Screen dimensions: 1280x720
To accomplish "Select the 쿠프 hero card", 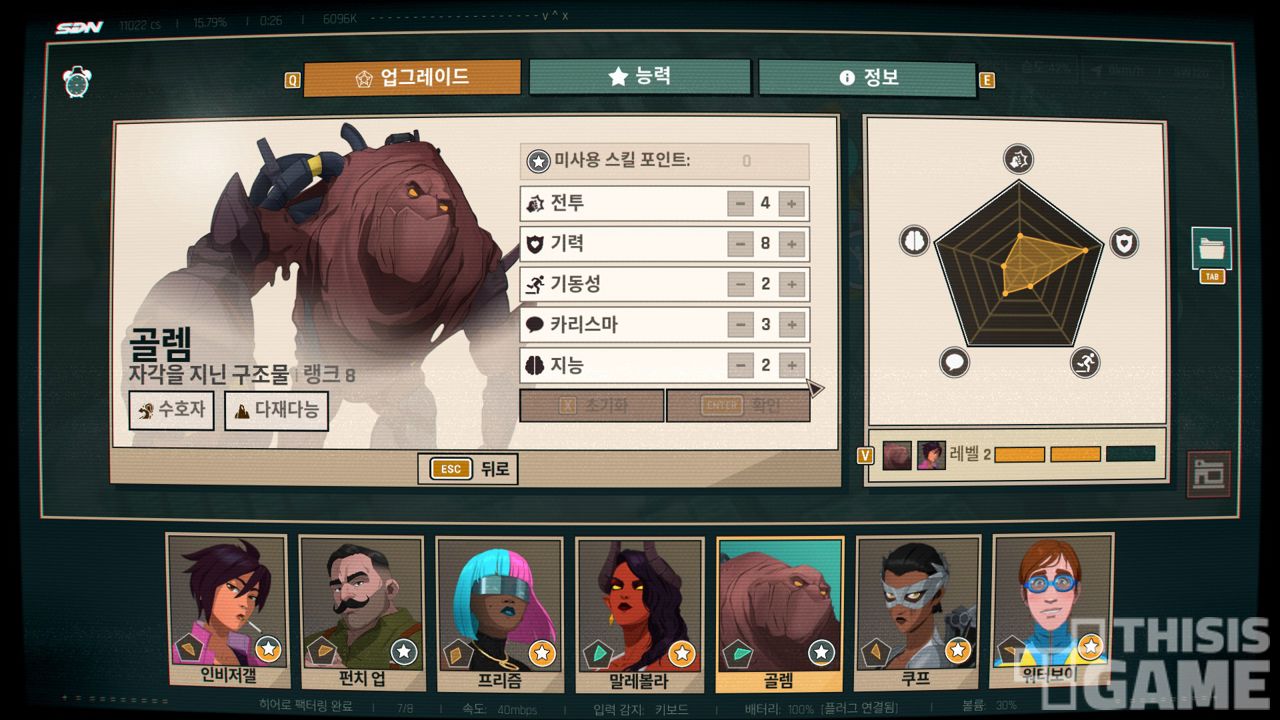I will pyautogui.click(x=916, y=612).
